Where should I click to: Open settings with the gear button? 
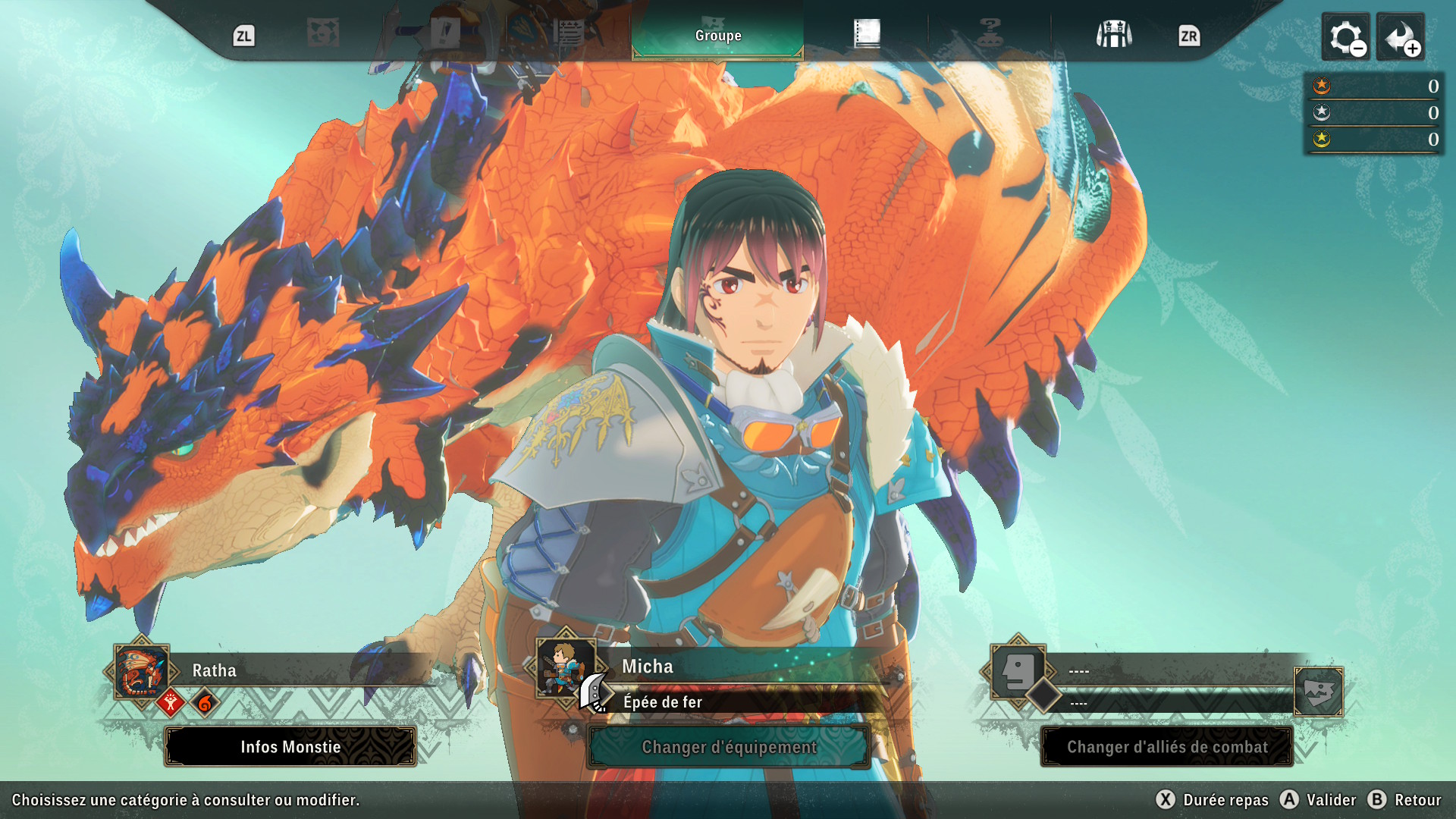[1346, 37]
